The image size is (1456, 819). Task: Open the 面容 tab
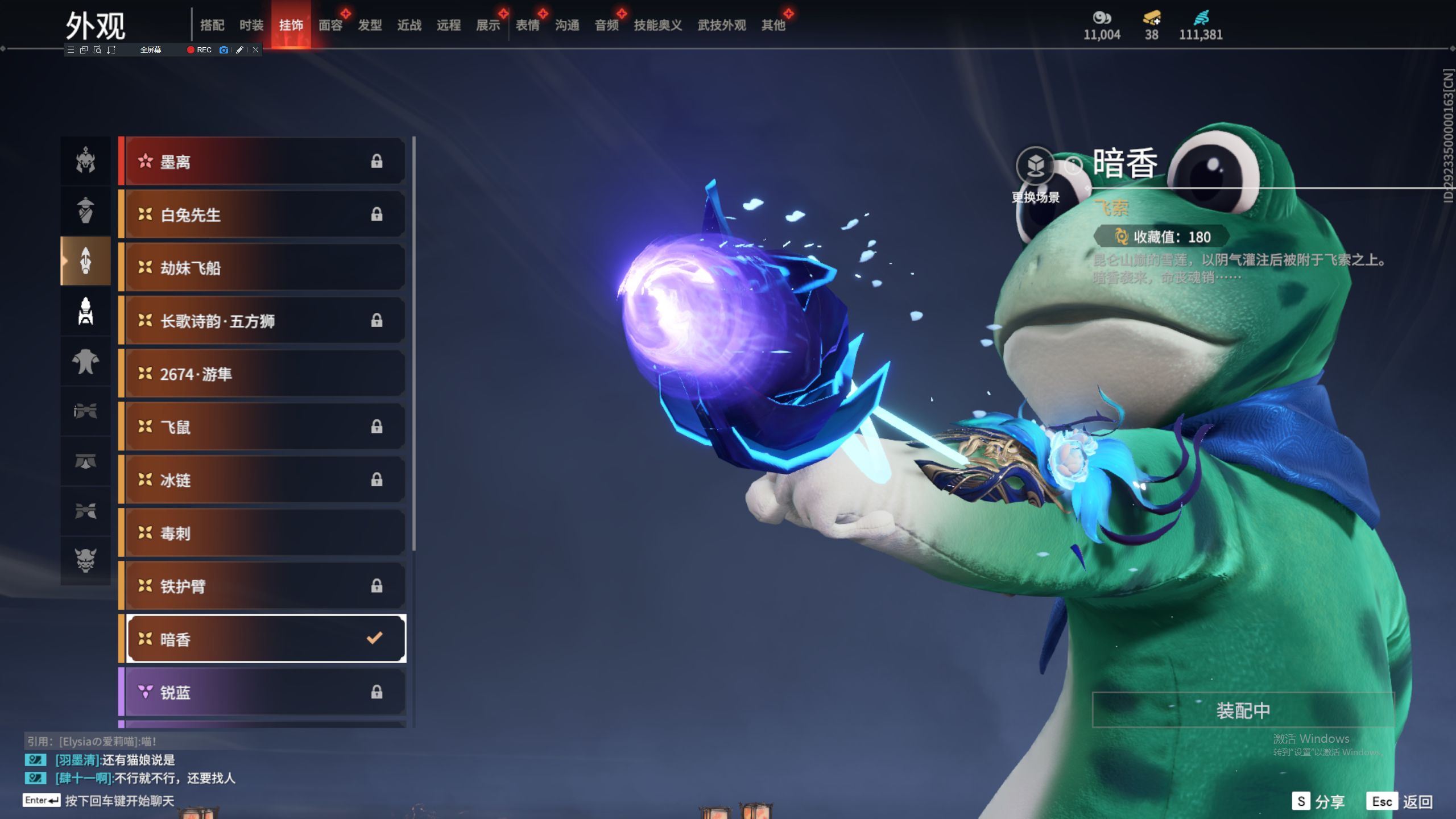(330, 25)
